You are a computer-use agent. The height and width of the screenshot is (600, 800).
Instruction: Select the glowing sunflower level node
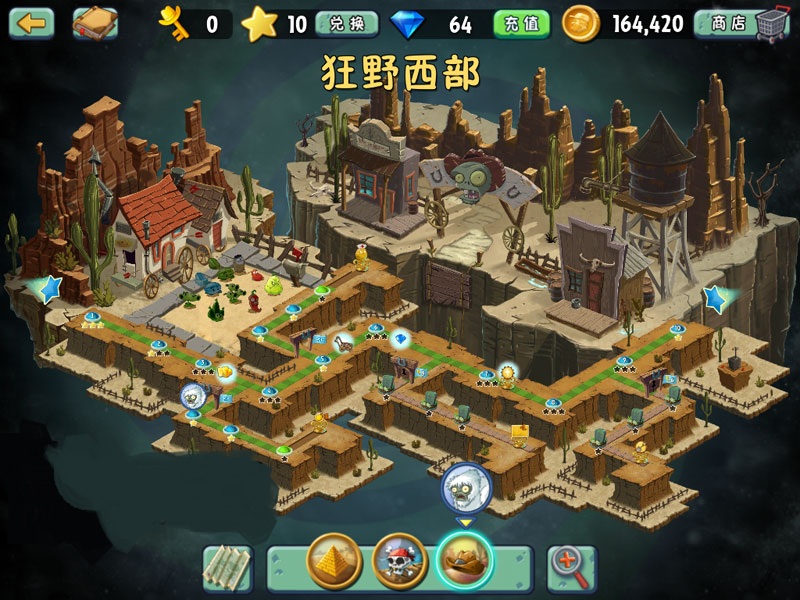point(507,375)
